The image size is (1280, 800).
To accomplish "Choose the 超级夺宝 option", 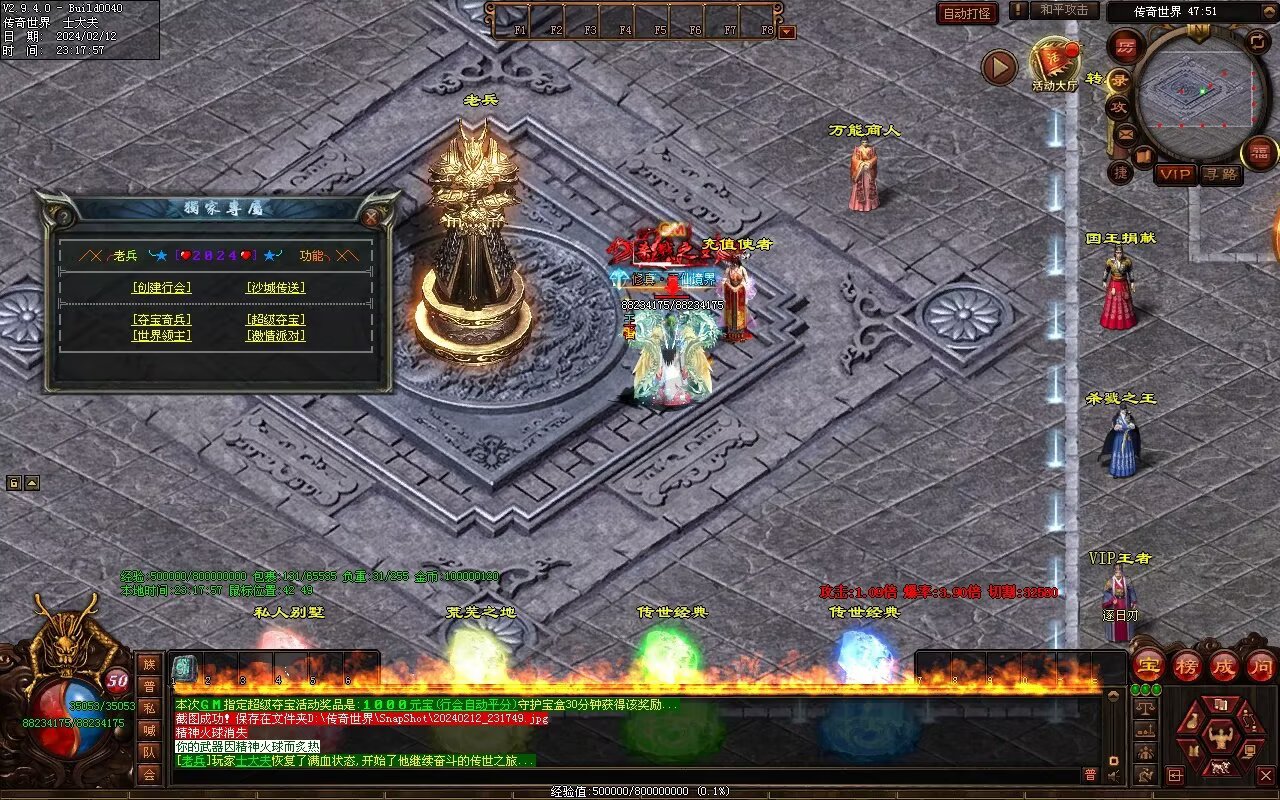I will click(275, 320).
